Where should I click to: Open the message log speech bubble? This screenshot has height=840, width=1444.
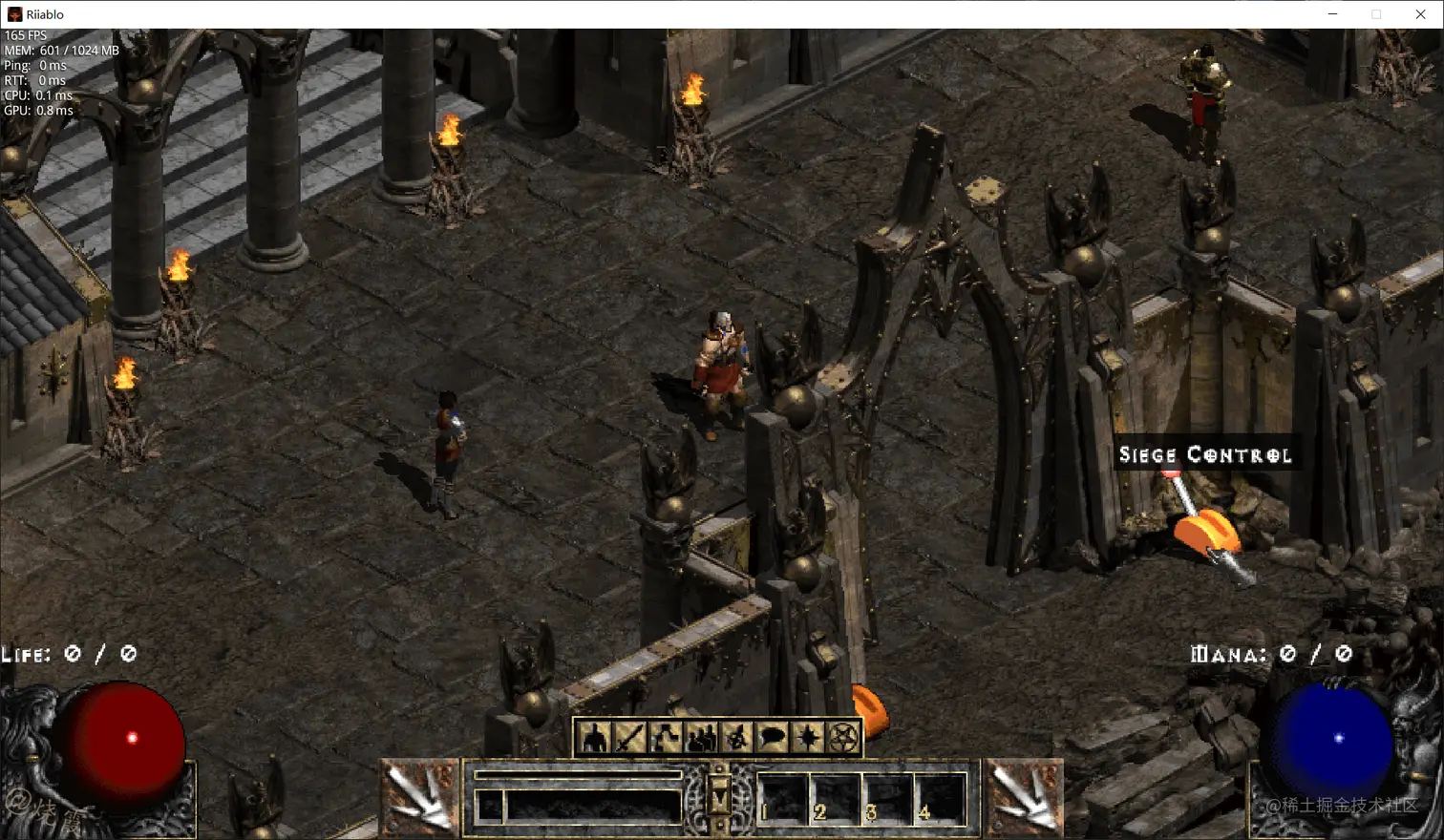pos(772,738)
